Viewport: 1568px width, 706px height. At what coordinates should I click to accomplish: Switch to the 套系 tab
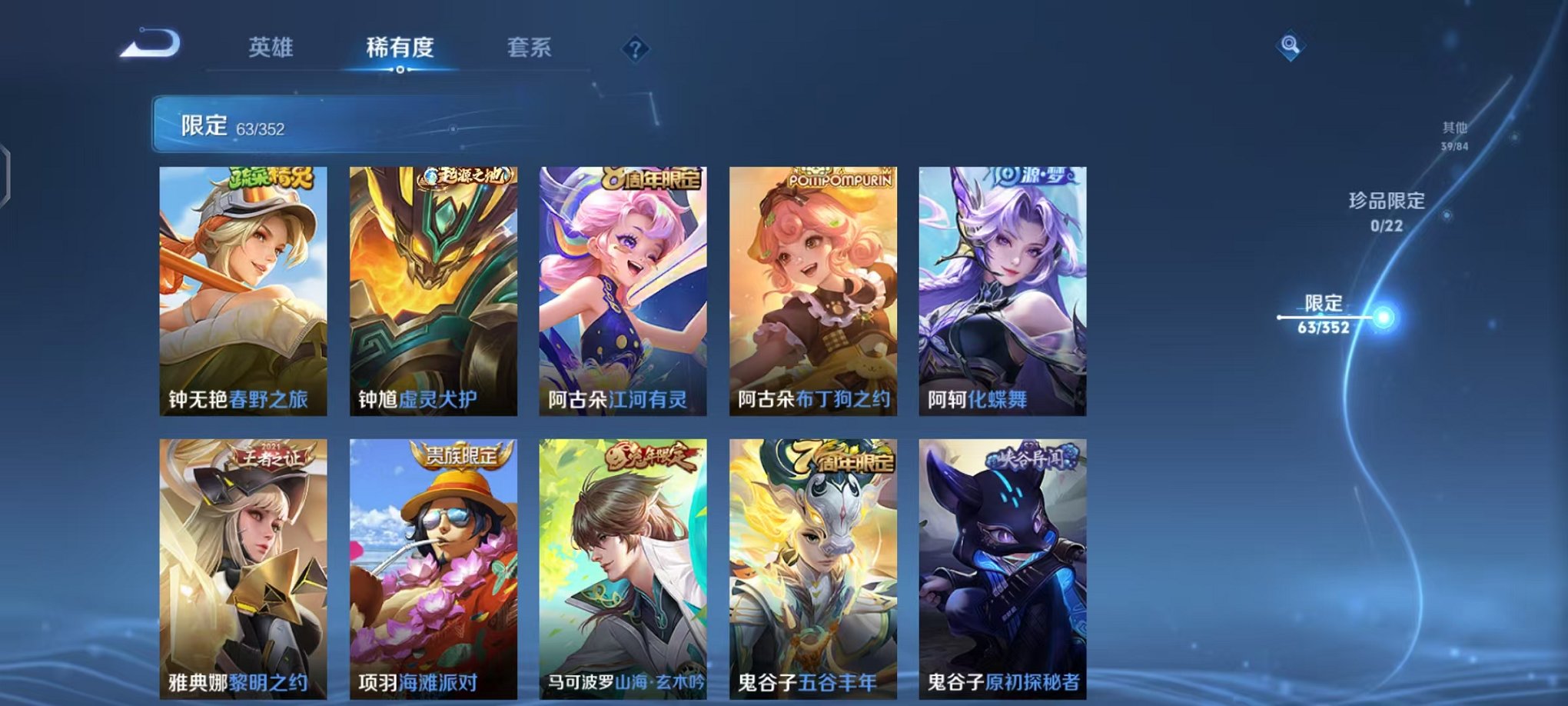tap(538, 48)
